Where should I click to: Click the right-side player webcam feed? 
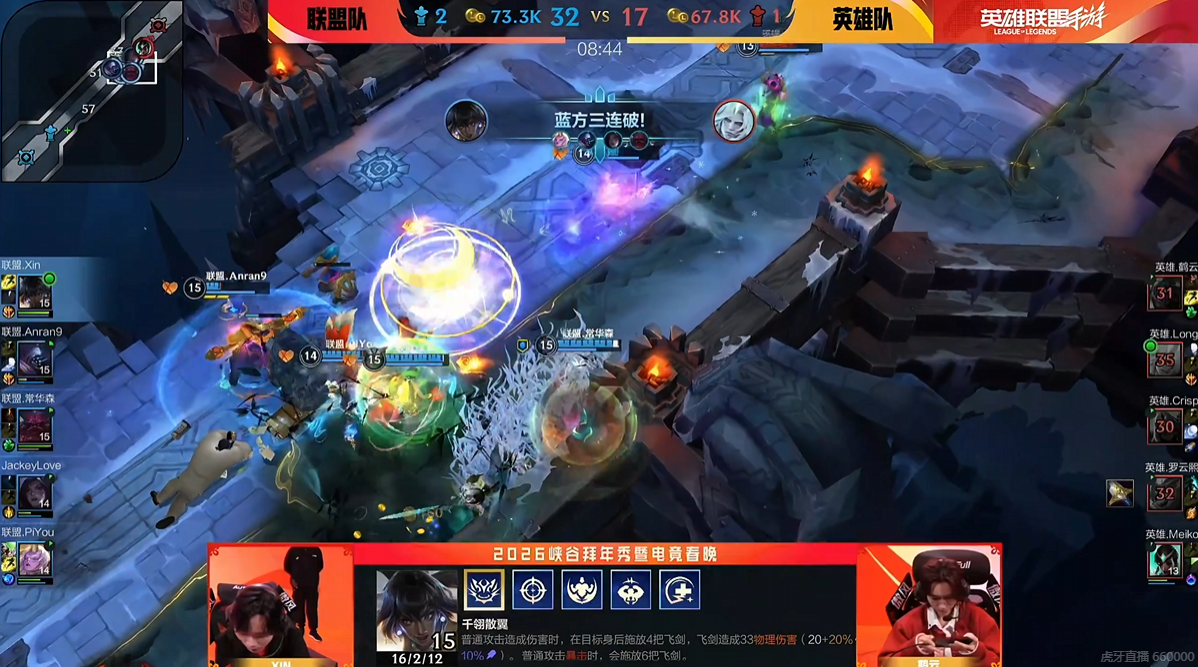(930, 605)
